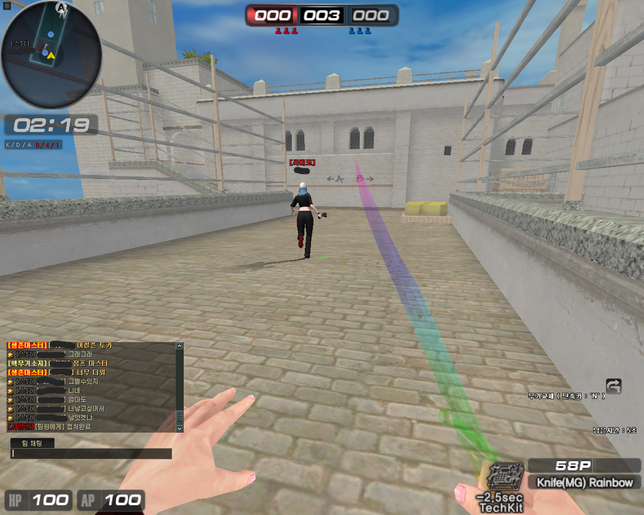Click the chat log scroll-down arrow
Viewport: 644px width, 515px height.
pos(180,428)
